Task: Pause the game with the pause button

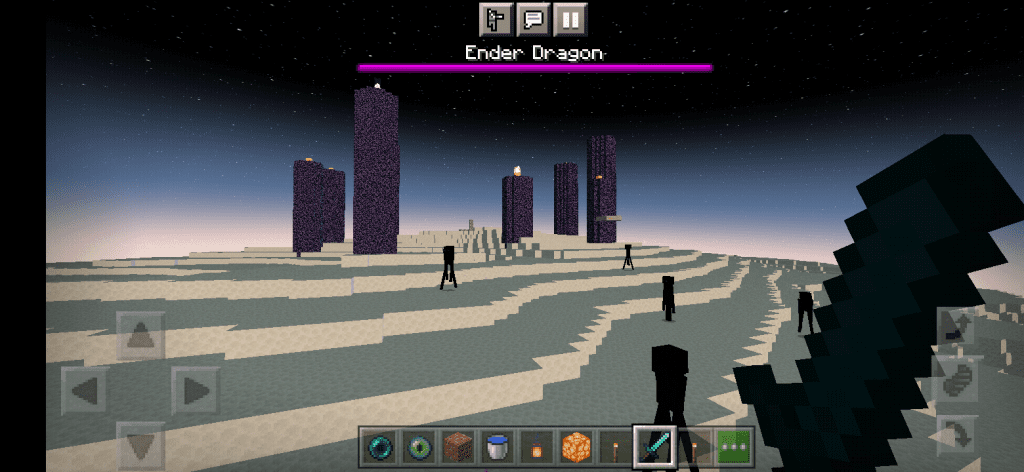Action: tap(570, 18)
